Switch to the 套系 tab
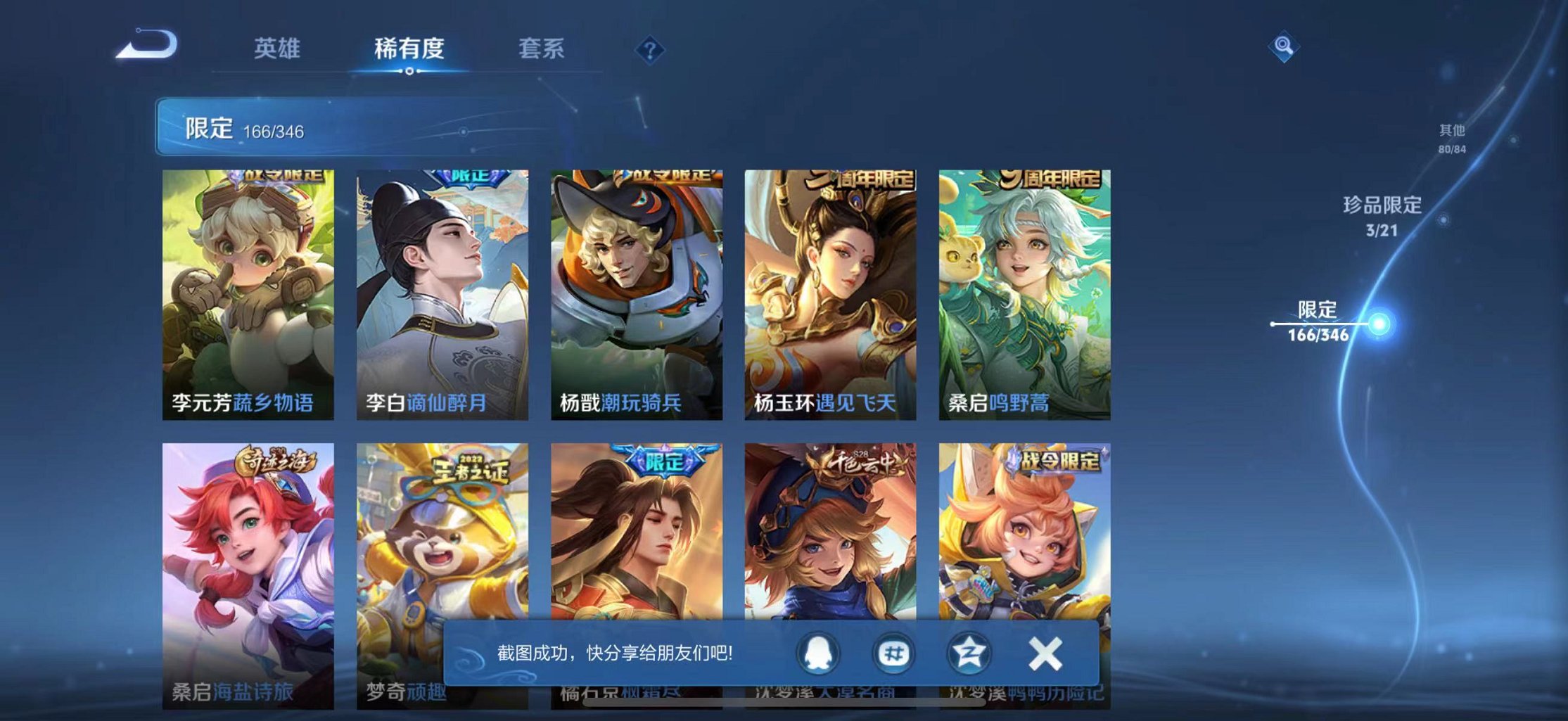The image size is (1568, 721). (x=540, y=49)
